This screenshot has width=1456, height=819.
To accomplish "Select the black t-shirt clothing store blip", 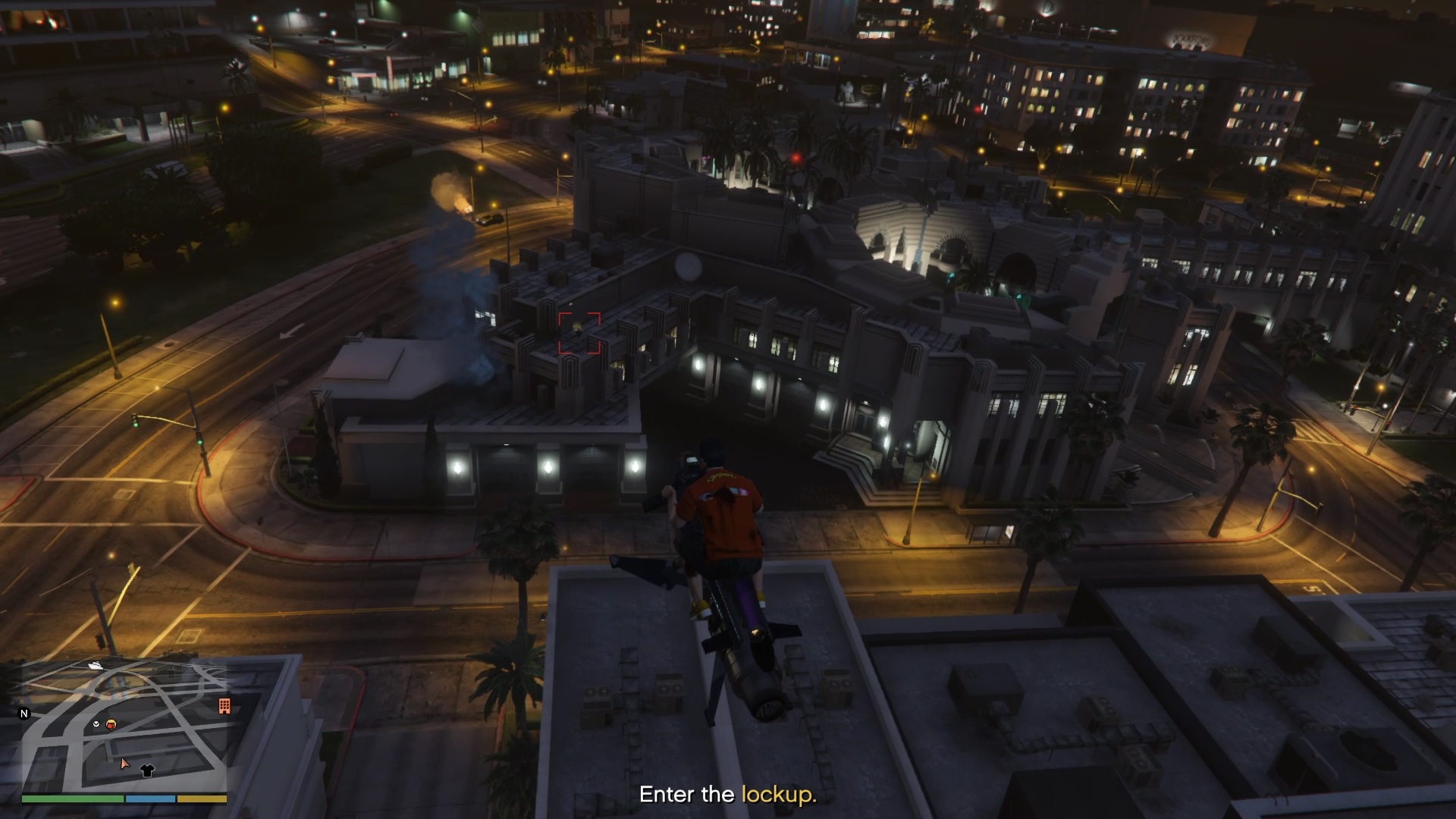I will click(146, 770).
